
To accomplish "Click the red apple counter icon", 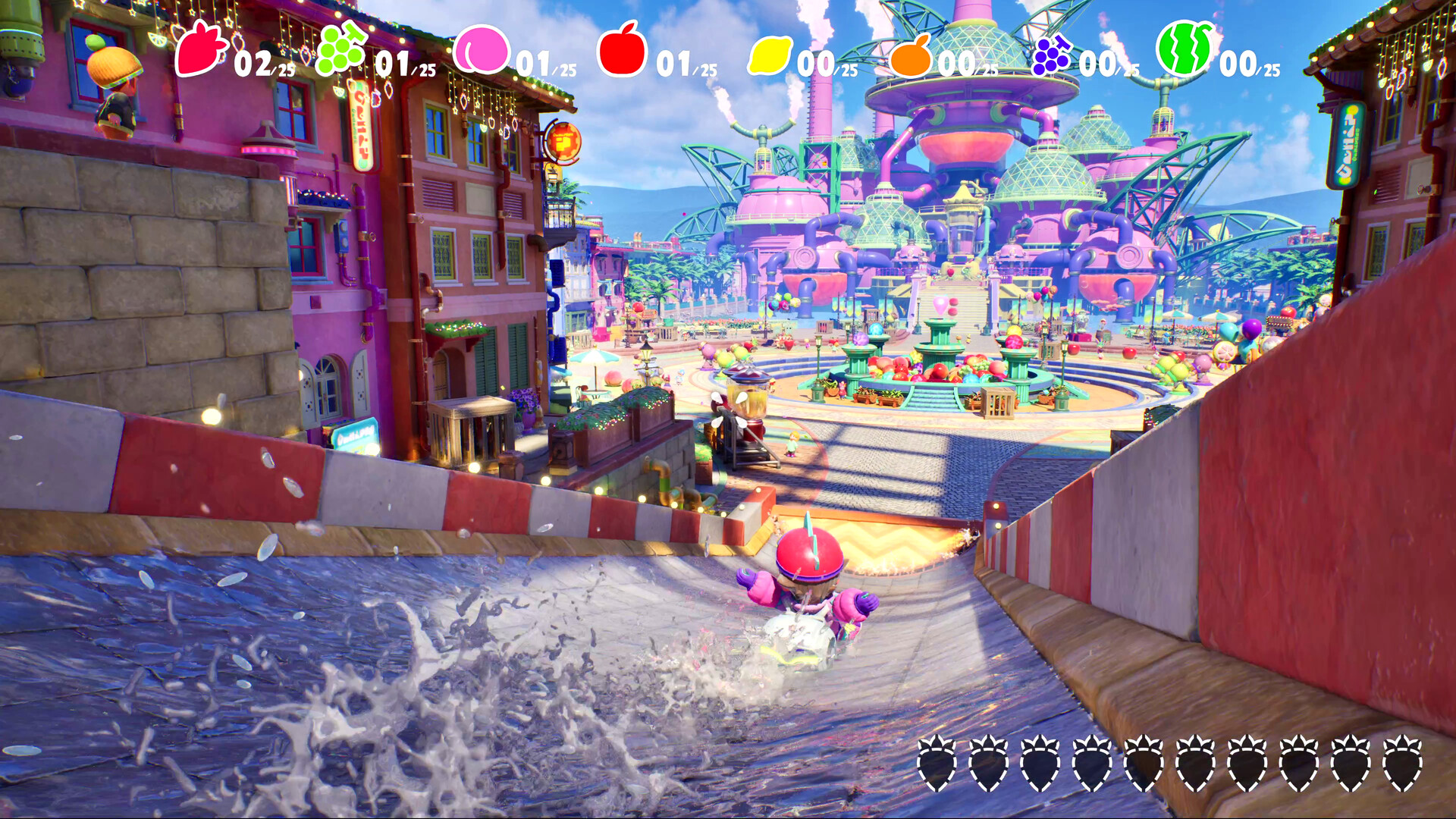I will [623, 55].
